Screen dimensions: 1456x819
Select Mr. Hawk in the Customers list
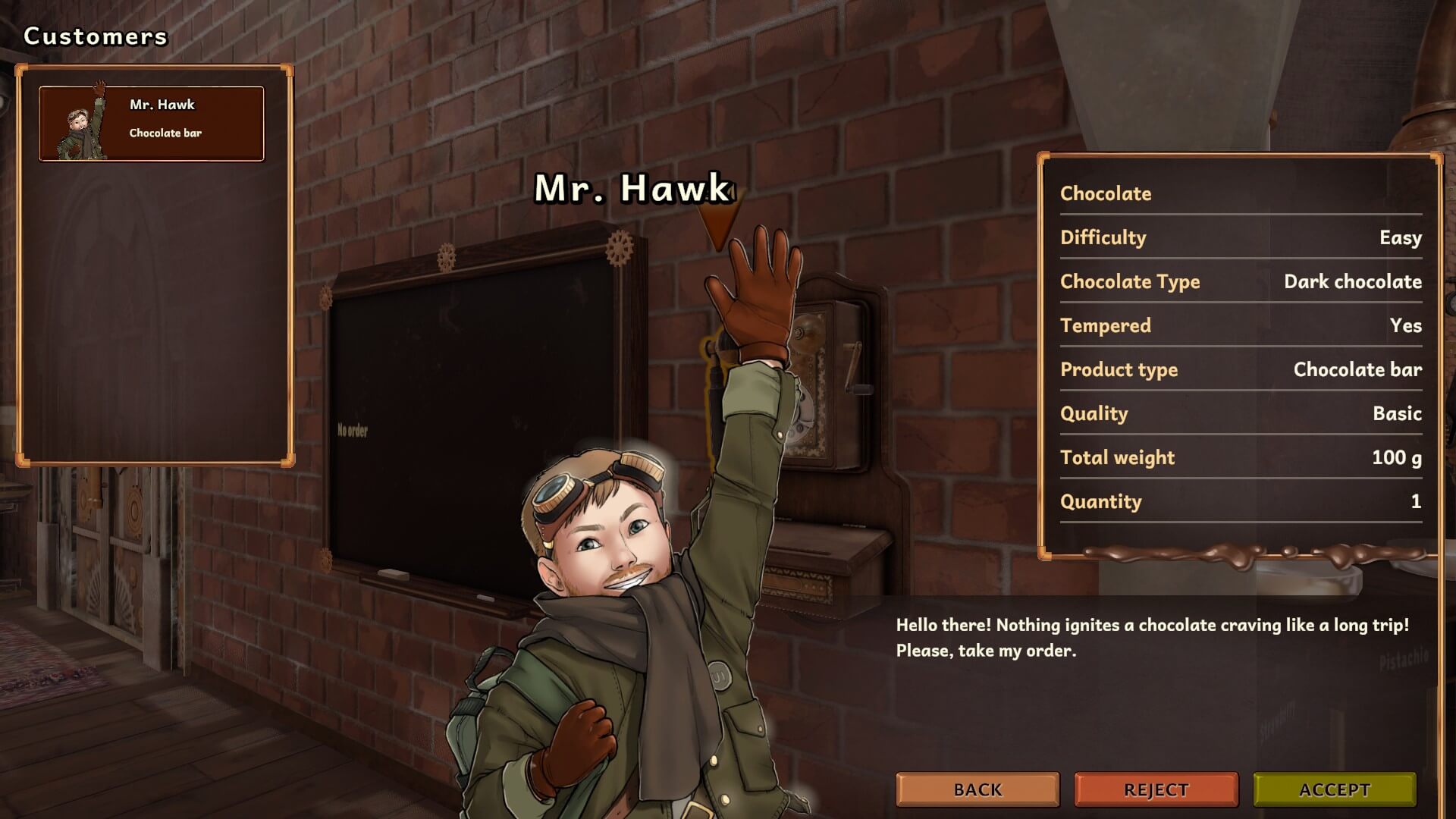152,123
